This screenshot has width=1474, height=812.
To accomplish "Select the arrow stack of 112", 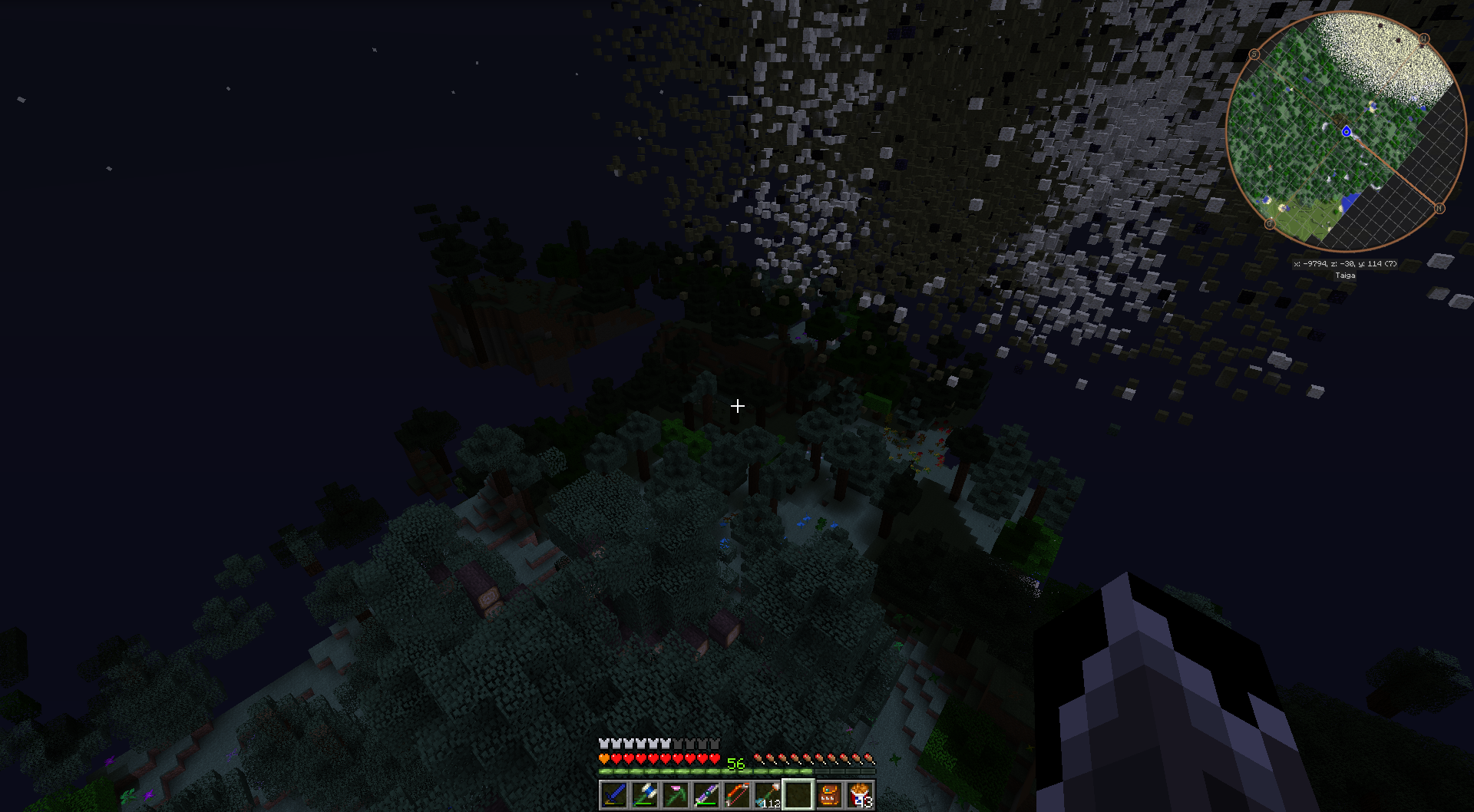I will 767,794.
